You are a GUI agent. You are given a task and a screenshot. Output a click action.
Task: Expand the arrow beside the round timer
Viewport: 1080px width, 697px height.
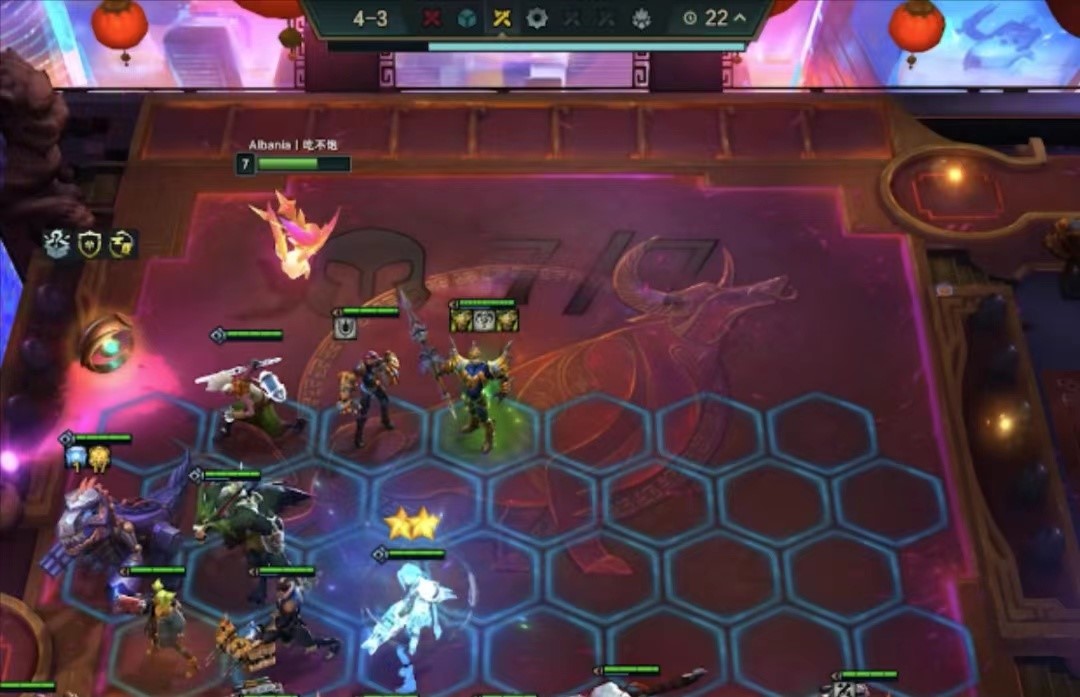tap(740, 18)
